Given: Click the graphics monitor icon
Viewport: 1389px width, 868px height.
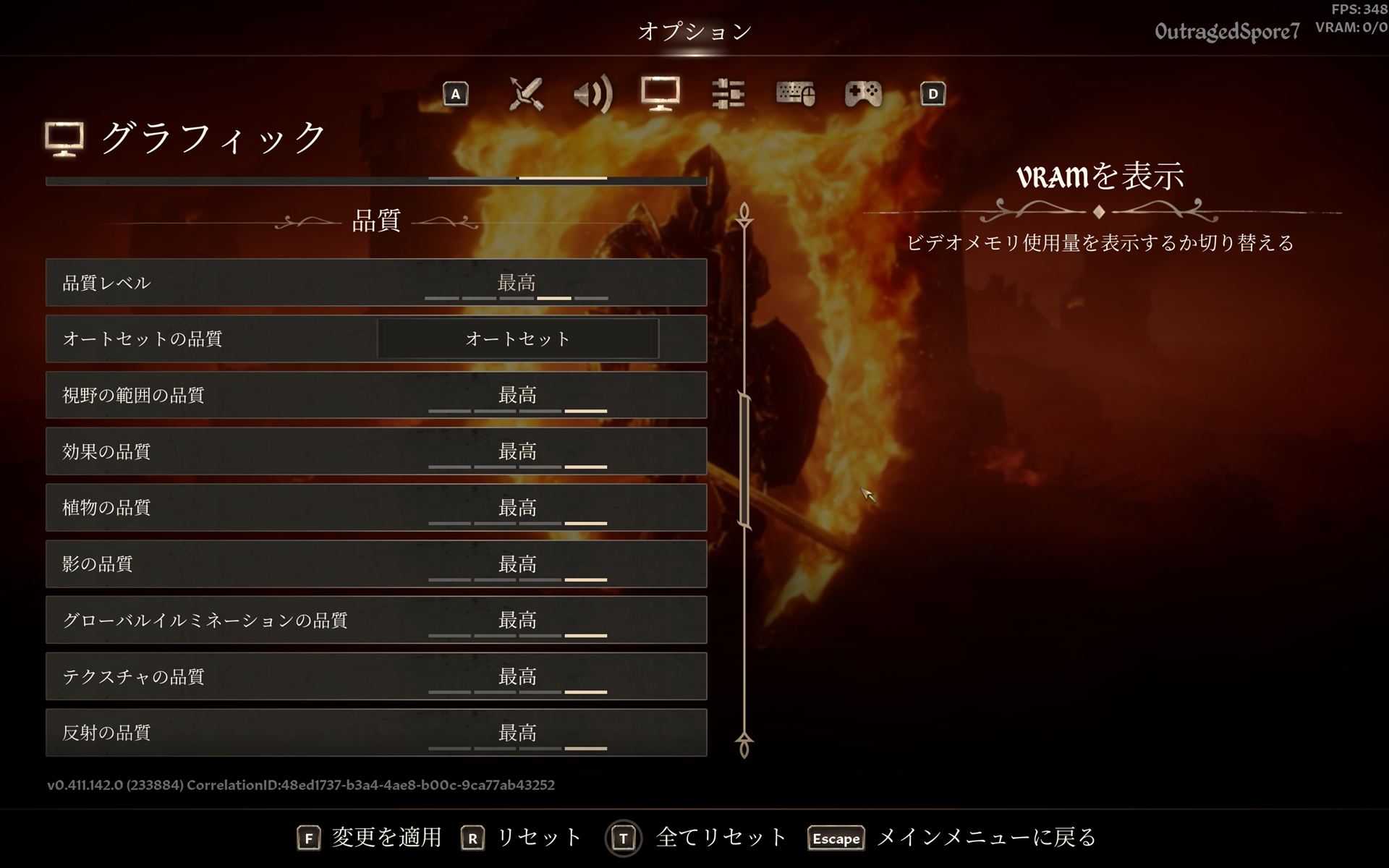Looking at the screenshot, I should pyautogui.click(x=660, y=94).
